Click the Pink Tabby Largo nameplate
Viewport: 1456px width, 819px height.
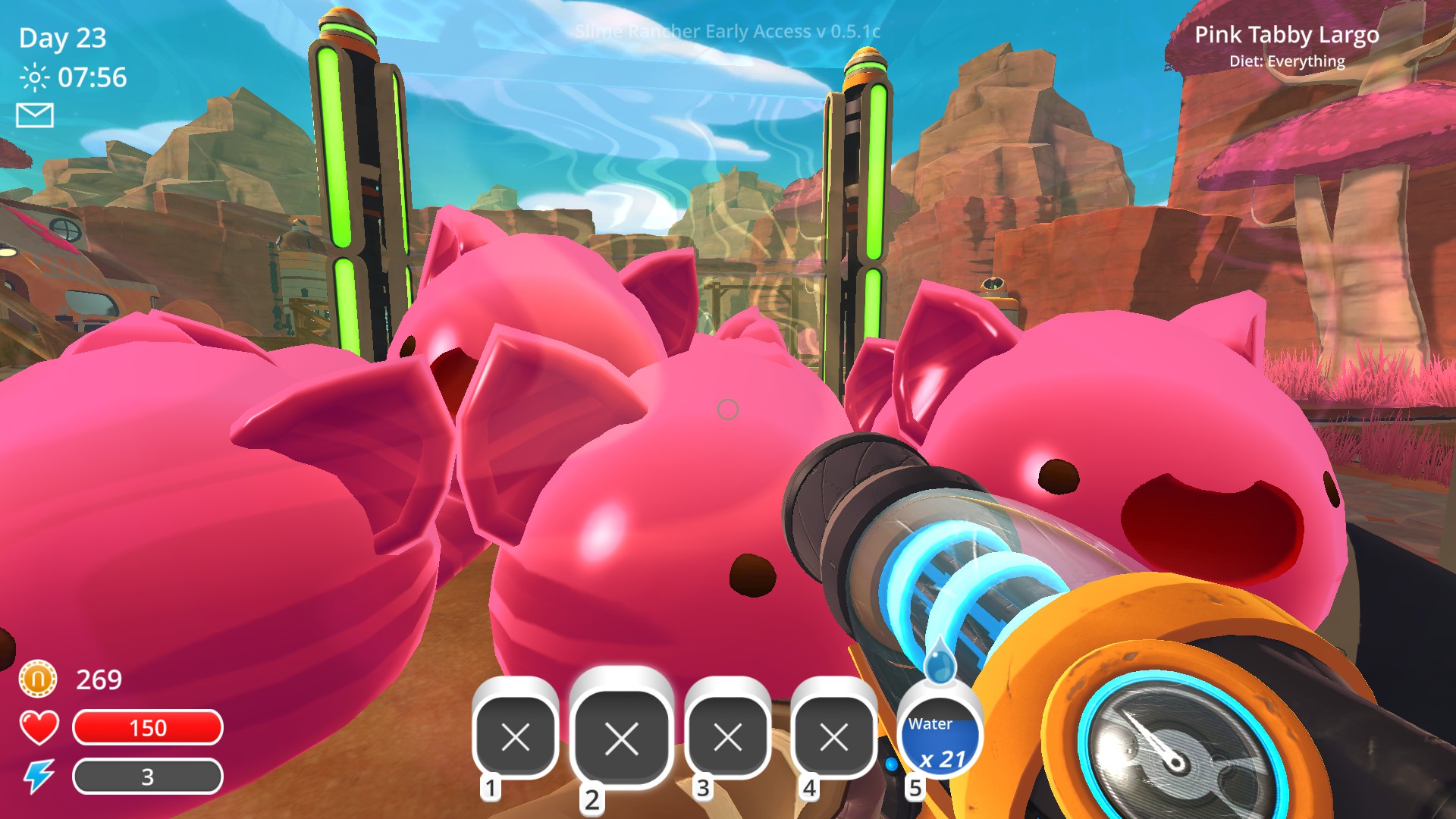click(1288, 35)
